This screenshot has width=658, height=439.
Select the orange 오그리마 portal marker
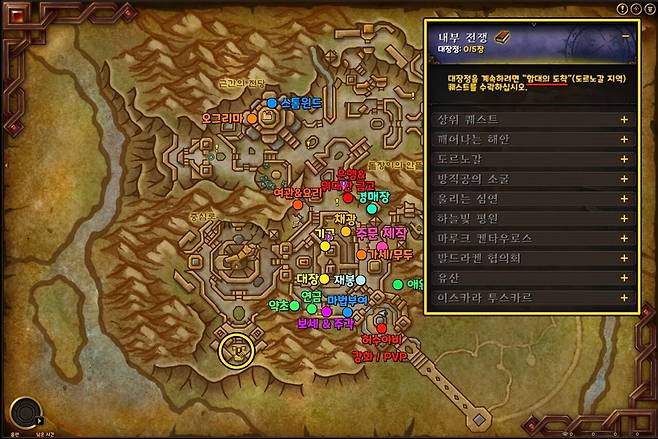pyautogui.click(x=253, y=118)
